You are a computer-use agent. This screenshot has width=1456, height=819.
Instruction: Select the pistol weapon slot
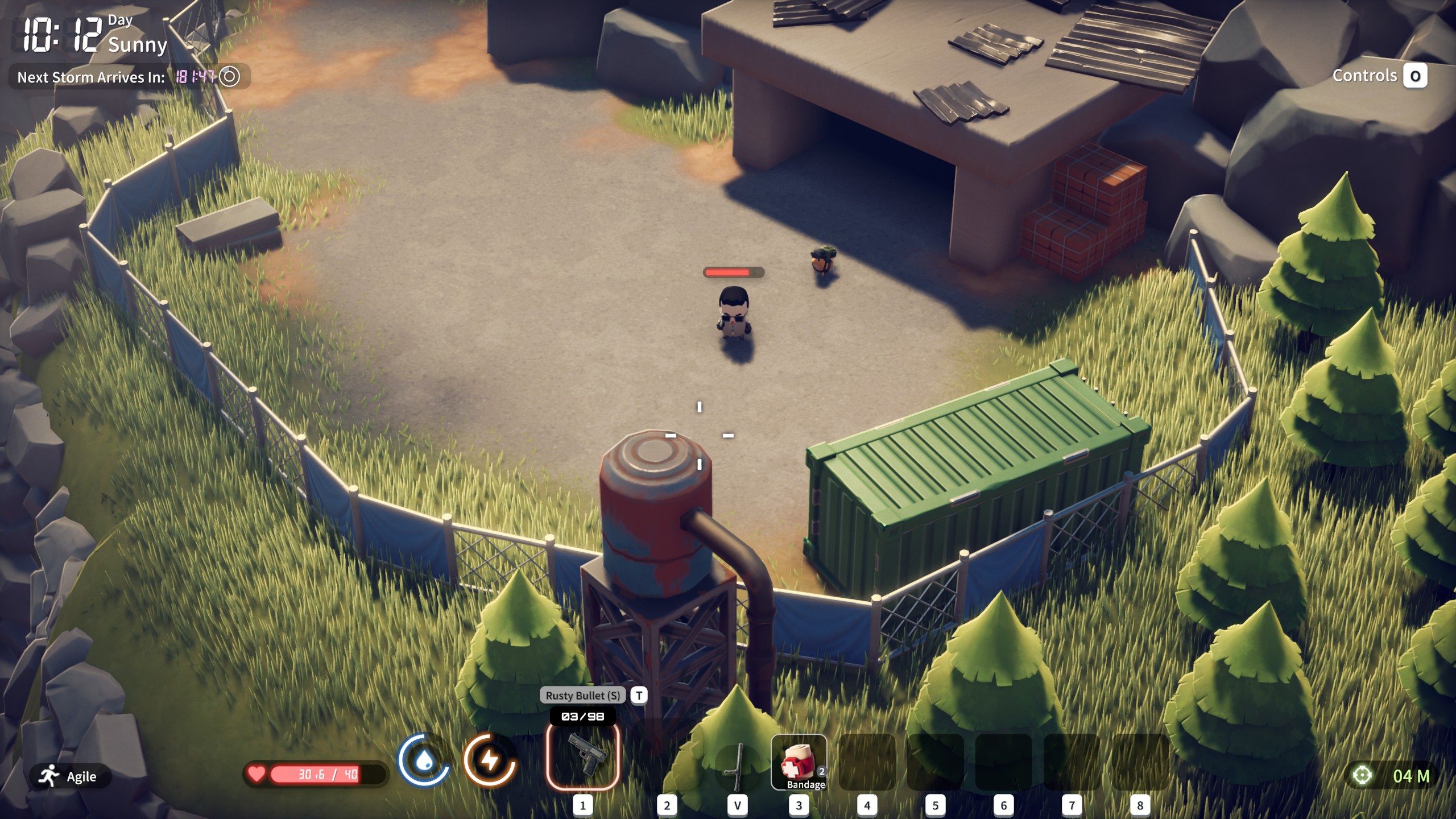582,756
